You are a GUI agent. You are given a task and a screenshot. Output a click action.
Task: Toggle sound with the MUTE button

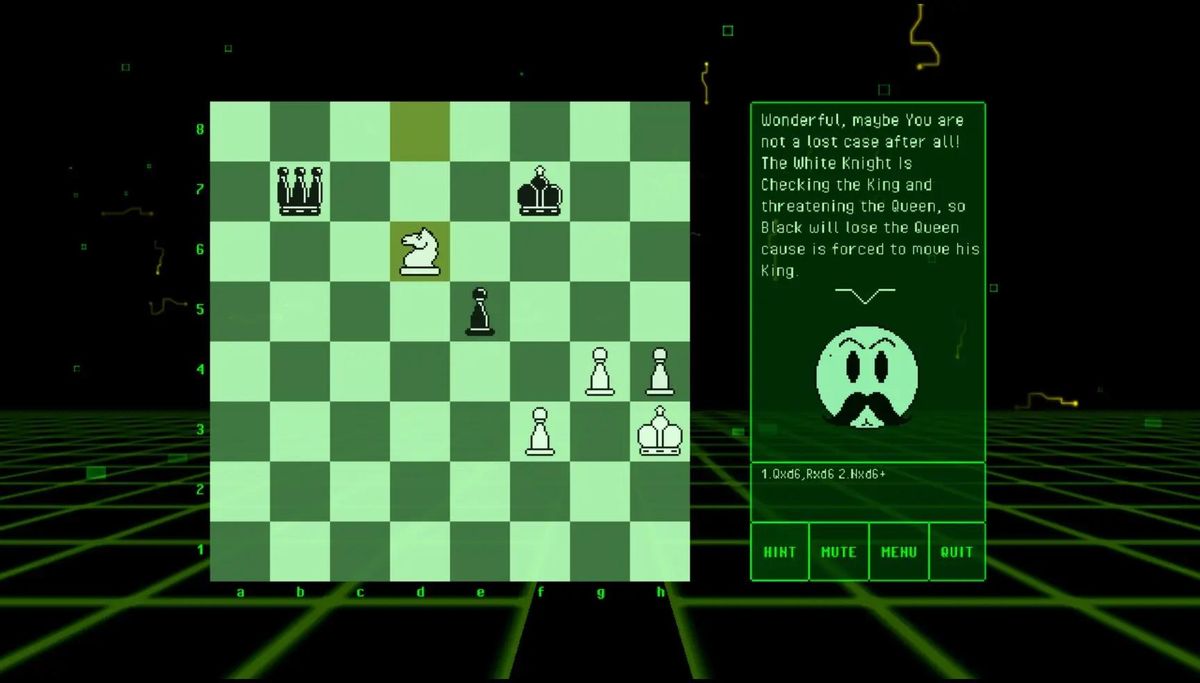pyautogui.click(x=838, y=551)
